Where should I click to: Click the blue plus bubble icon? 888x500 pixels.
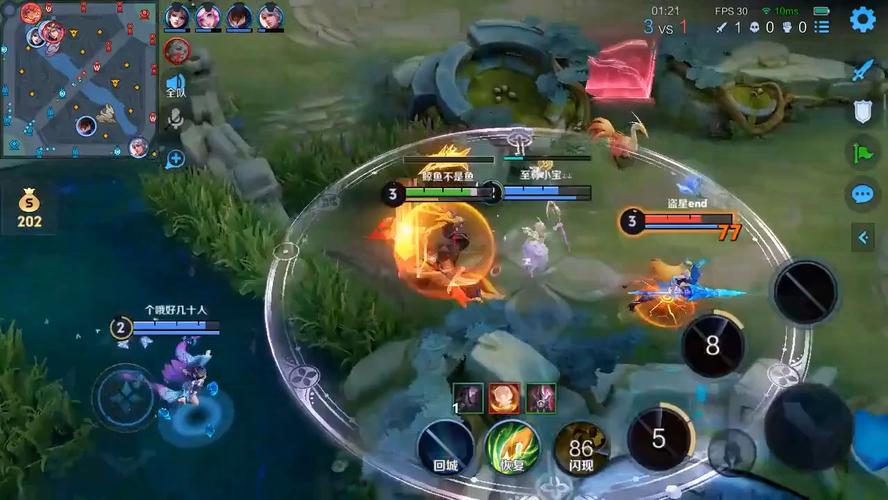click(175, 158)
